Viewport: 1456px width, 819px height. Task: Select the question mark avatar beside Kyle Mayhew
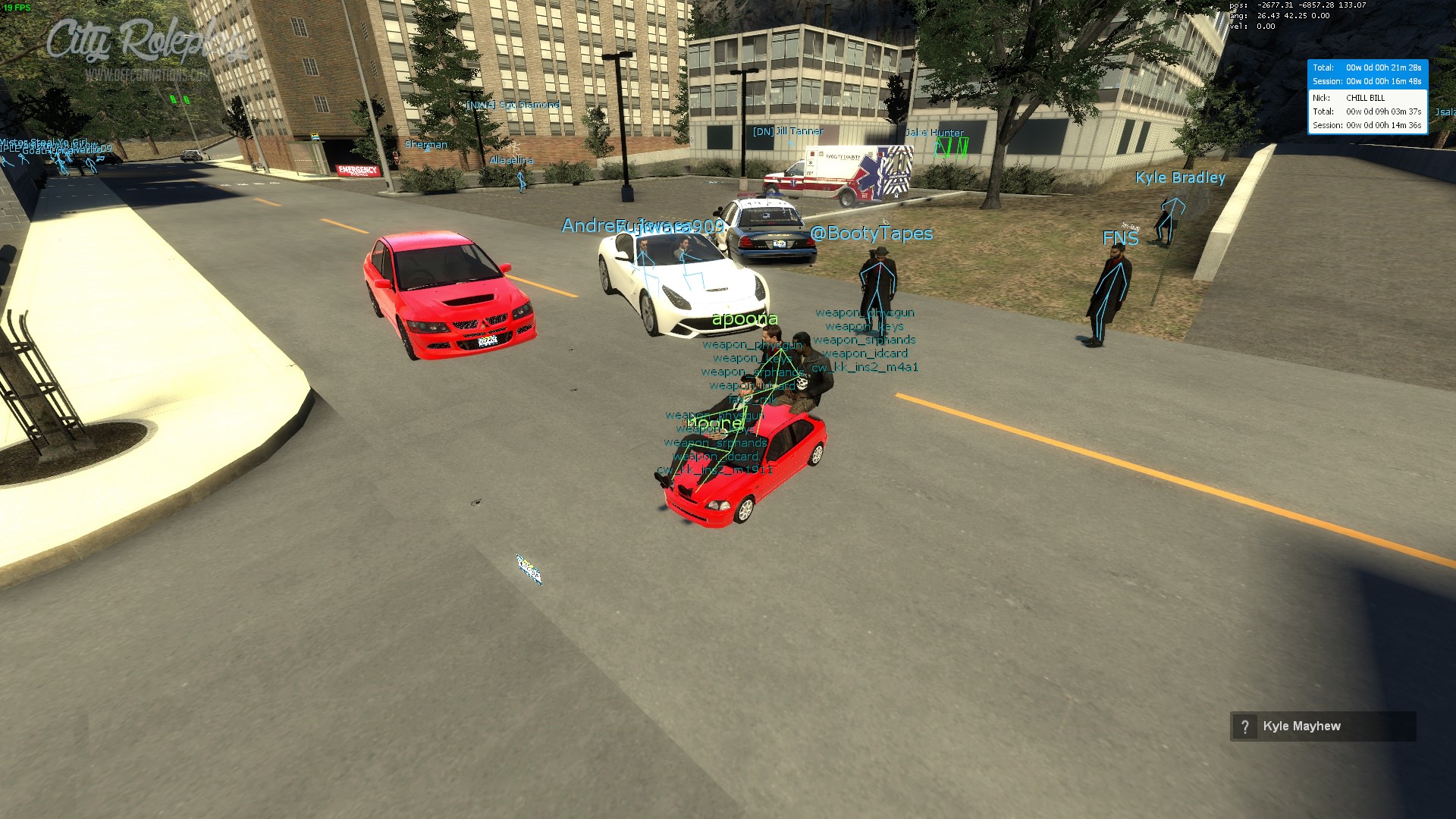(1244, 726)
